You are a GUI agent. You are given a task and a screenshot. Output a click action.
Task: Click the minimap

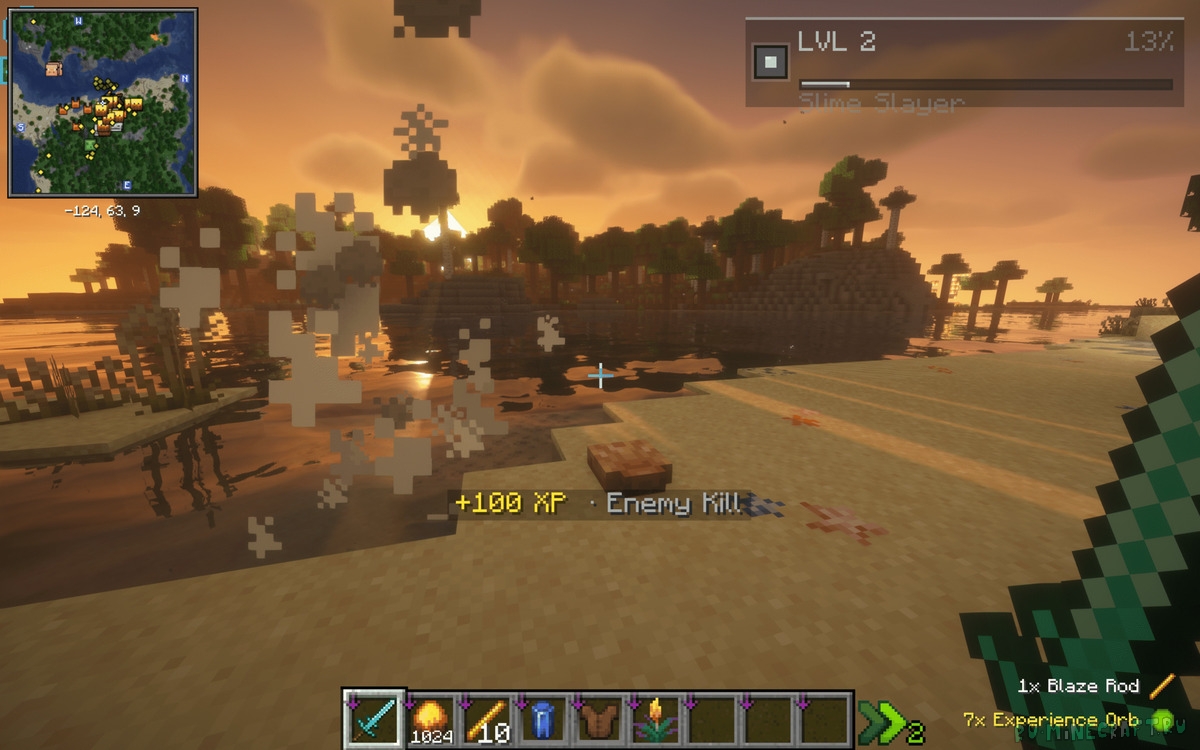(x=102, y=103)
